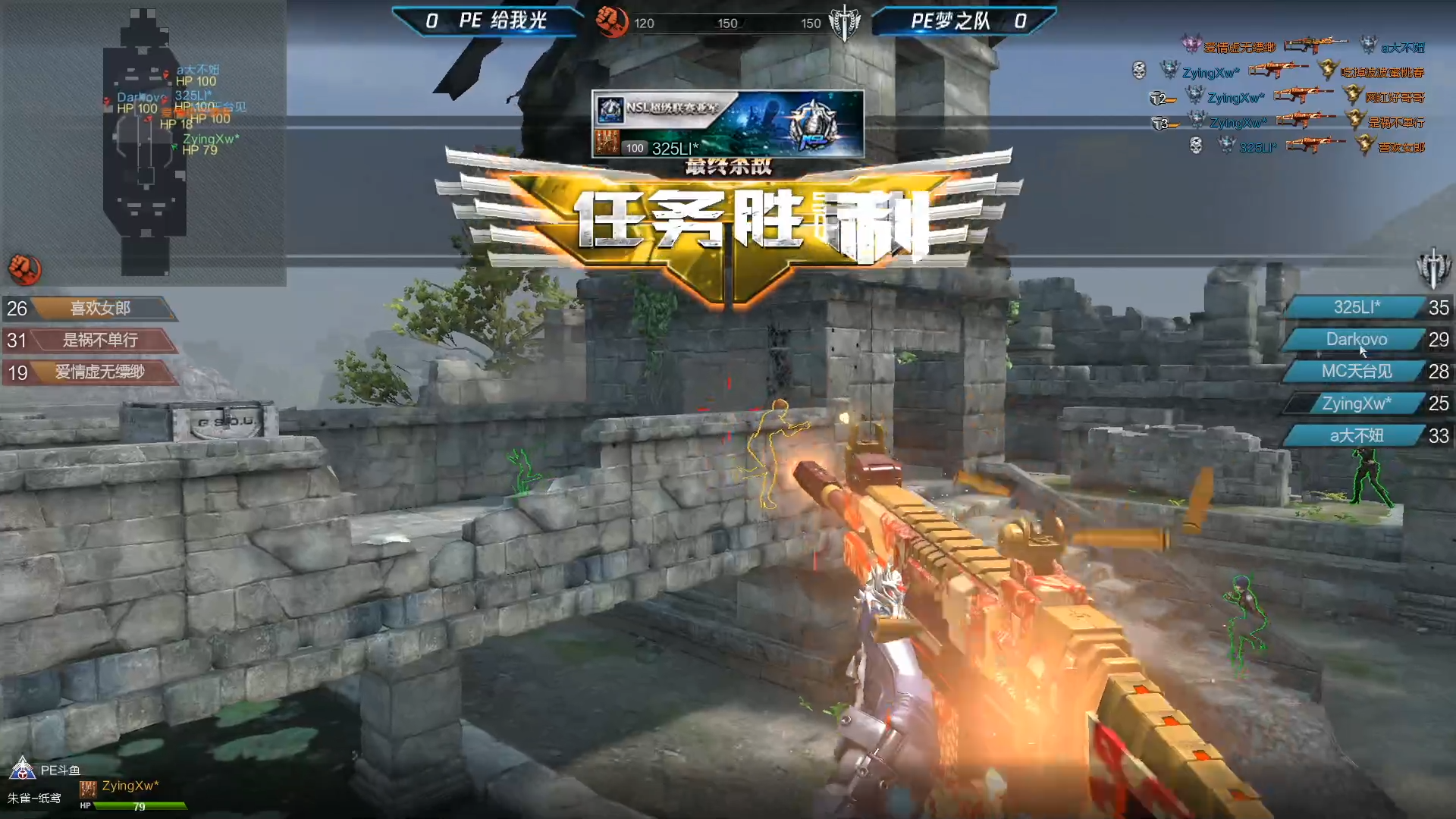Choose MC天台见 from the right team list
Viewport: 1456px width, 819px height.
[x=1357, y=372]
